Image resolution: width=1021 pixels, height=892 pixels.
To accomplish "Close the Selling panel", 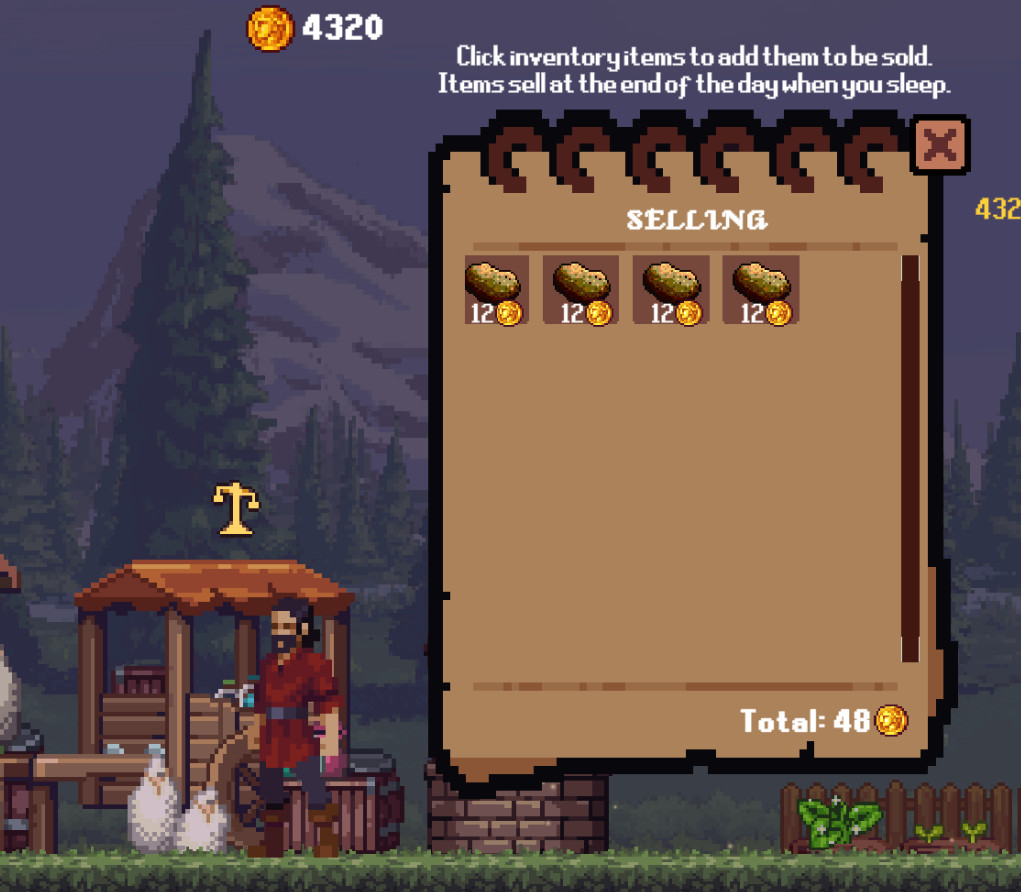I will pos(939,146).
